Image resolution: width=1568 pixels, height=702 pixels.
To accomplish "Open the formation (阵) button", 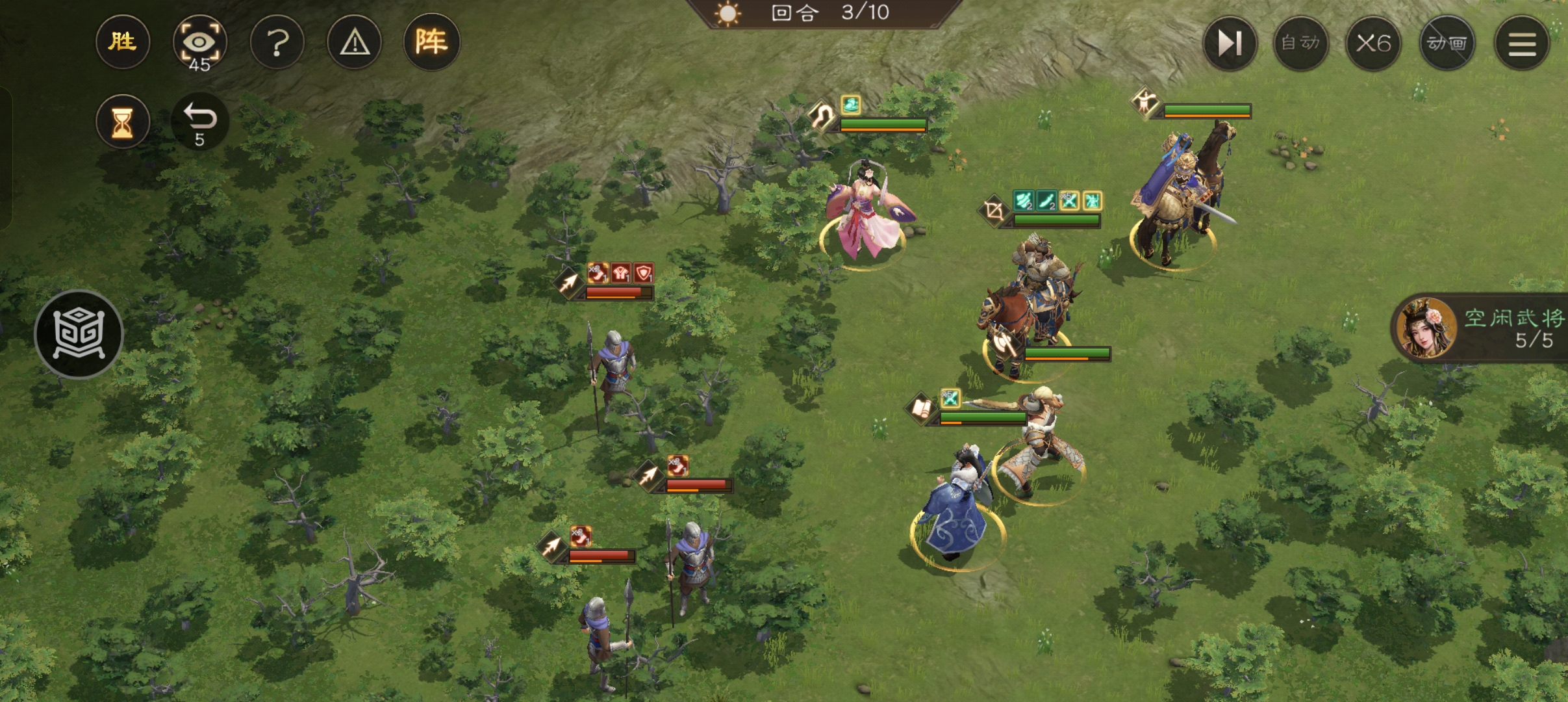I will pyautogui.click(x=431, y=42).
